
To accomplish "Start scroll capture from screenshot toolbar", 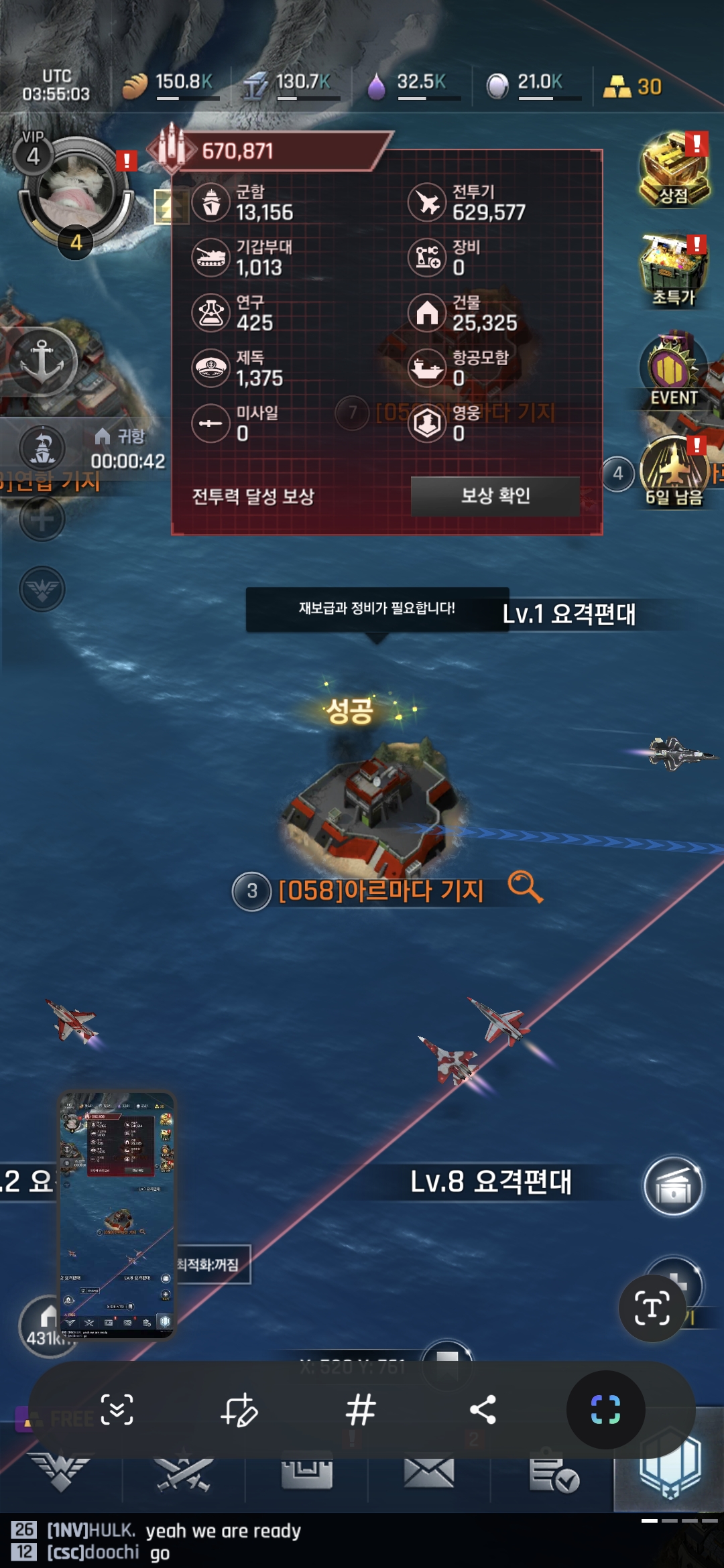I will pyautogui.click(x=117, y=1409).
